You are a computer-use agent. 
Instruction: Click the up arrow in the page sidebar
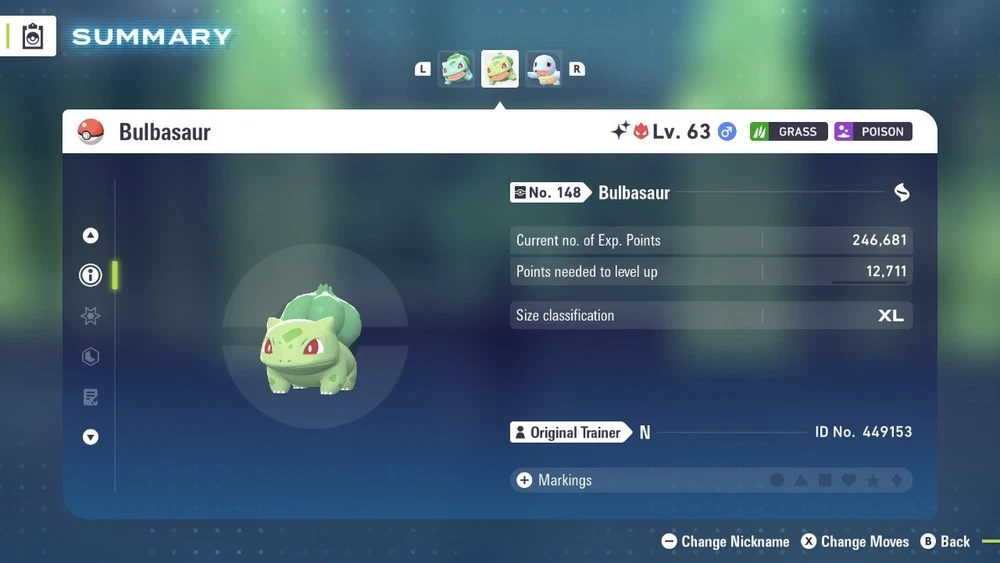[91, 236]
